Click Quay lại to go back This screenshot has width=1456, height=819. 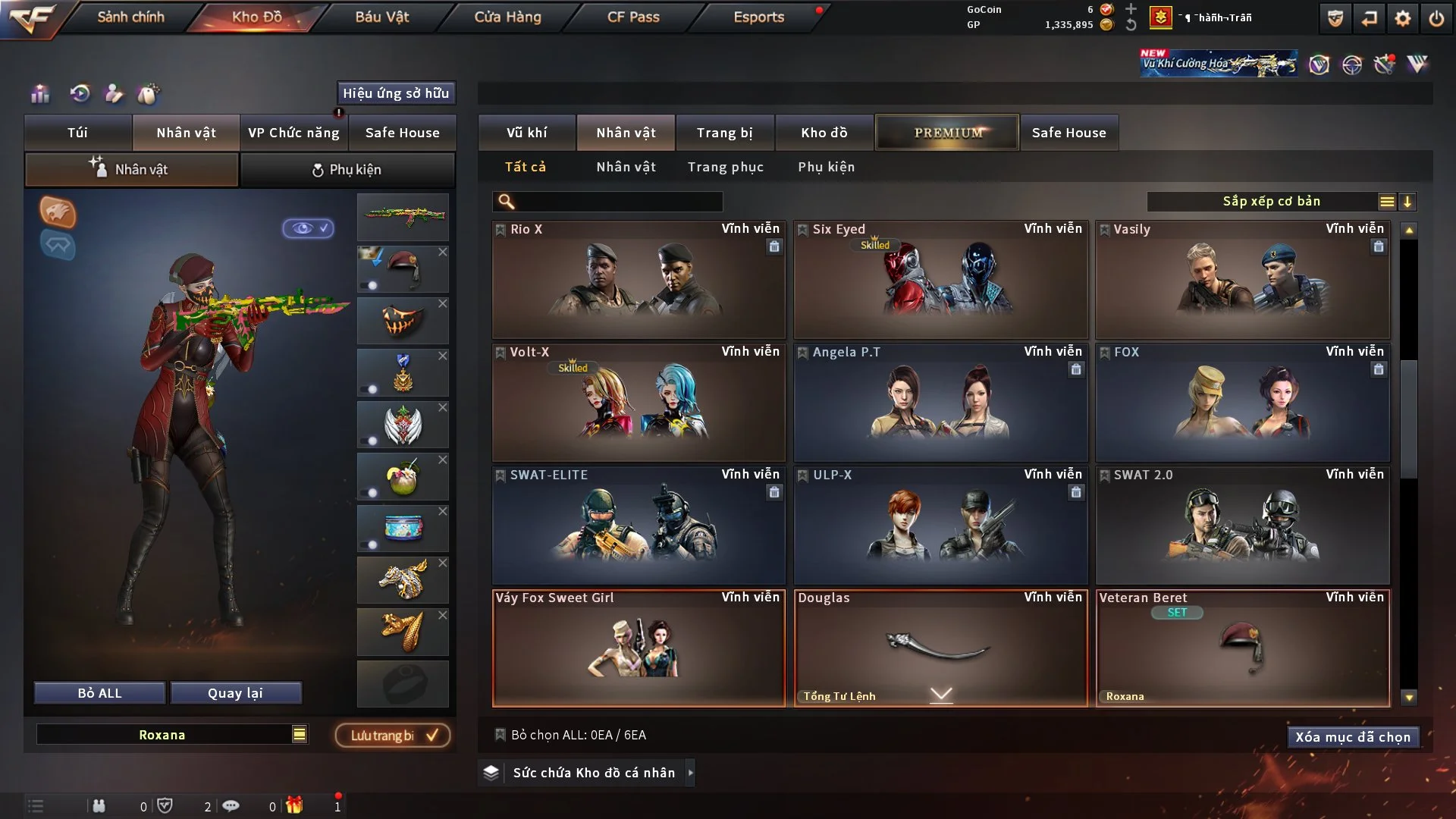tap(235, 693)
